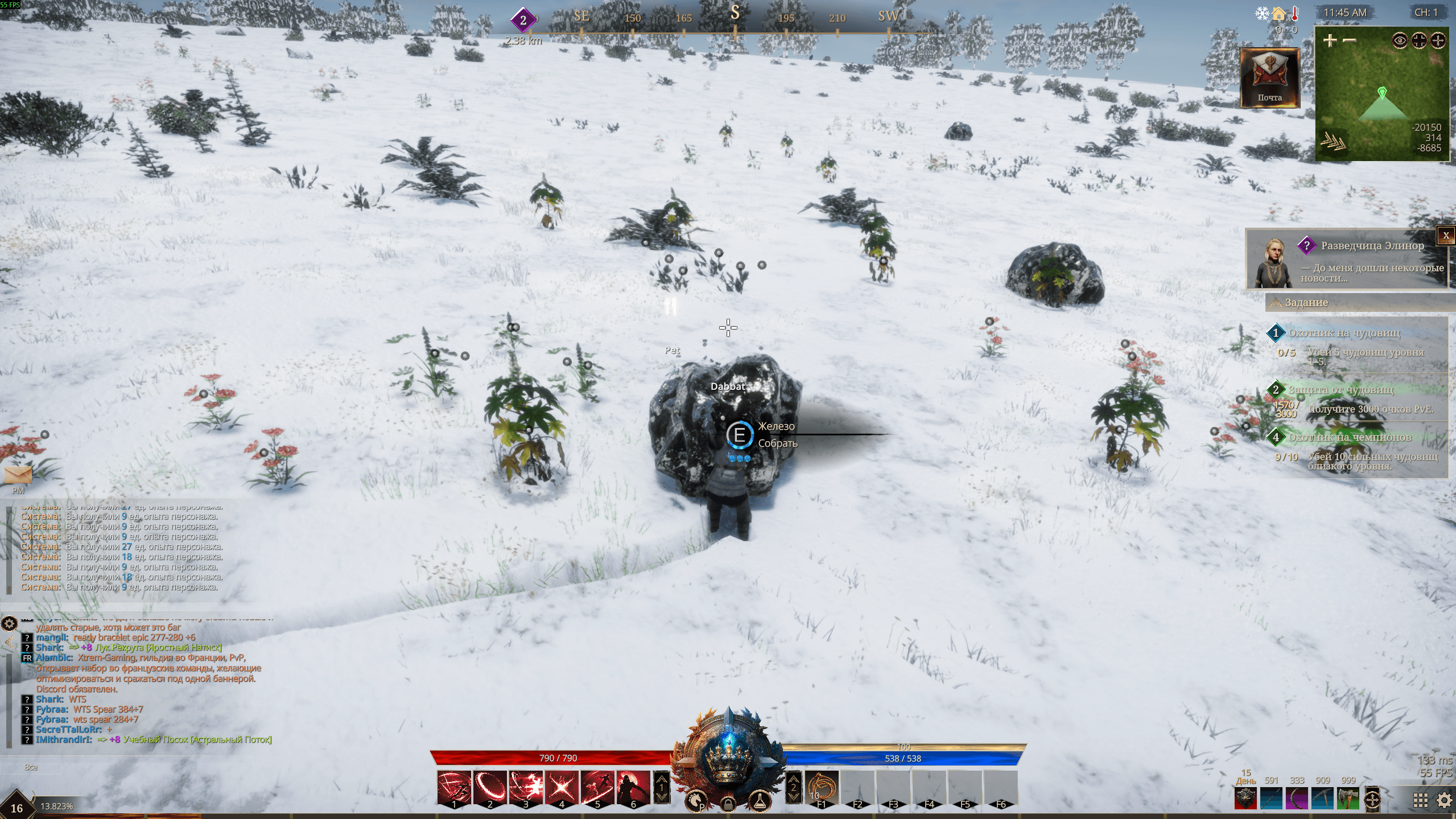
Task: Open chat settings gear icon
Action: [9, 623]
